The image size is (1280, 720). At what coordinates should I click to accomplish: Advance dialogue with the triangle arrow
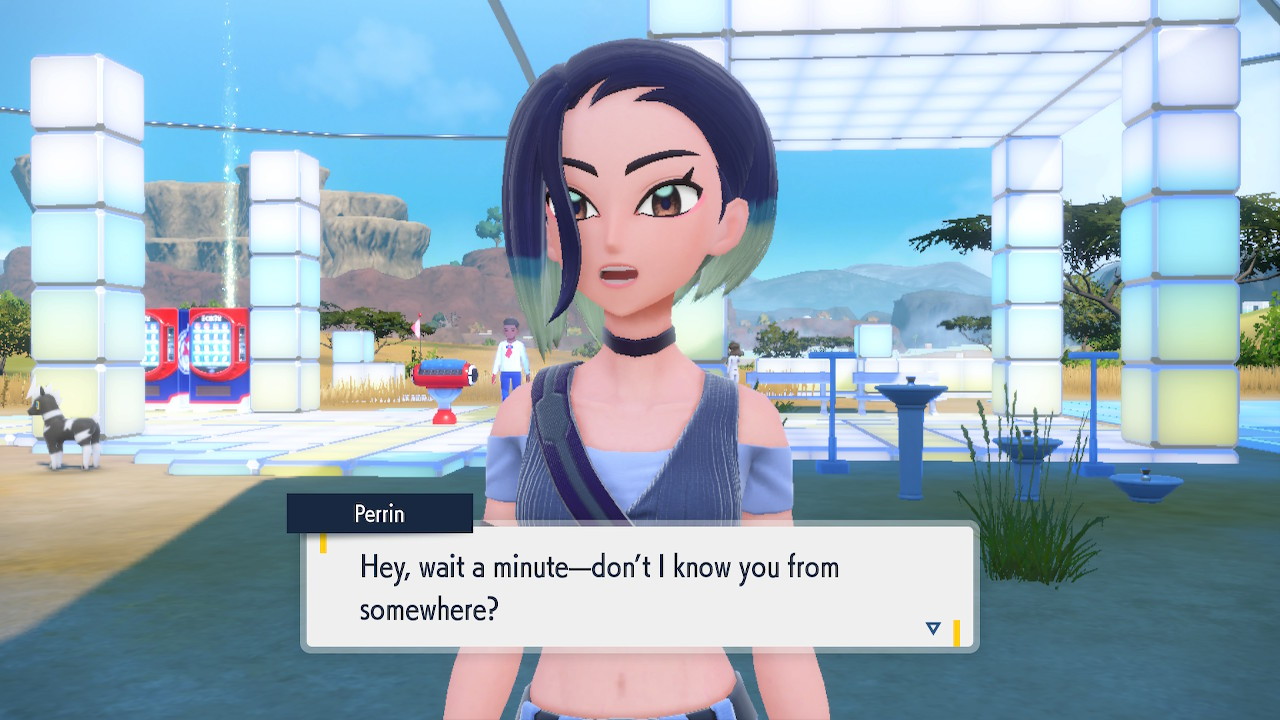point(933,628)
